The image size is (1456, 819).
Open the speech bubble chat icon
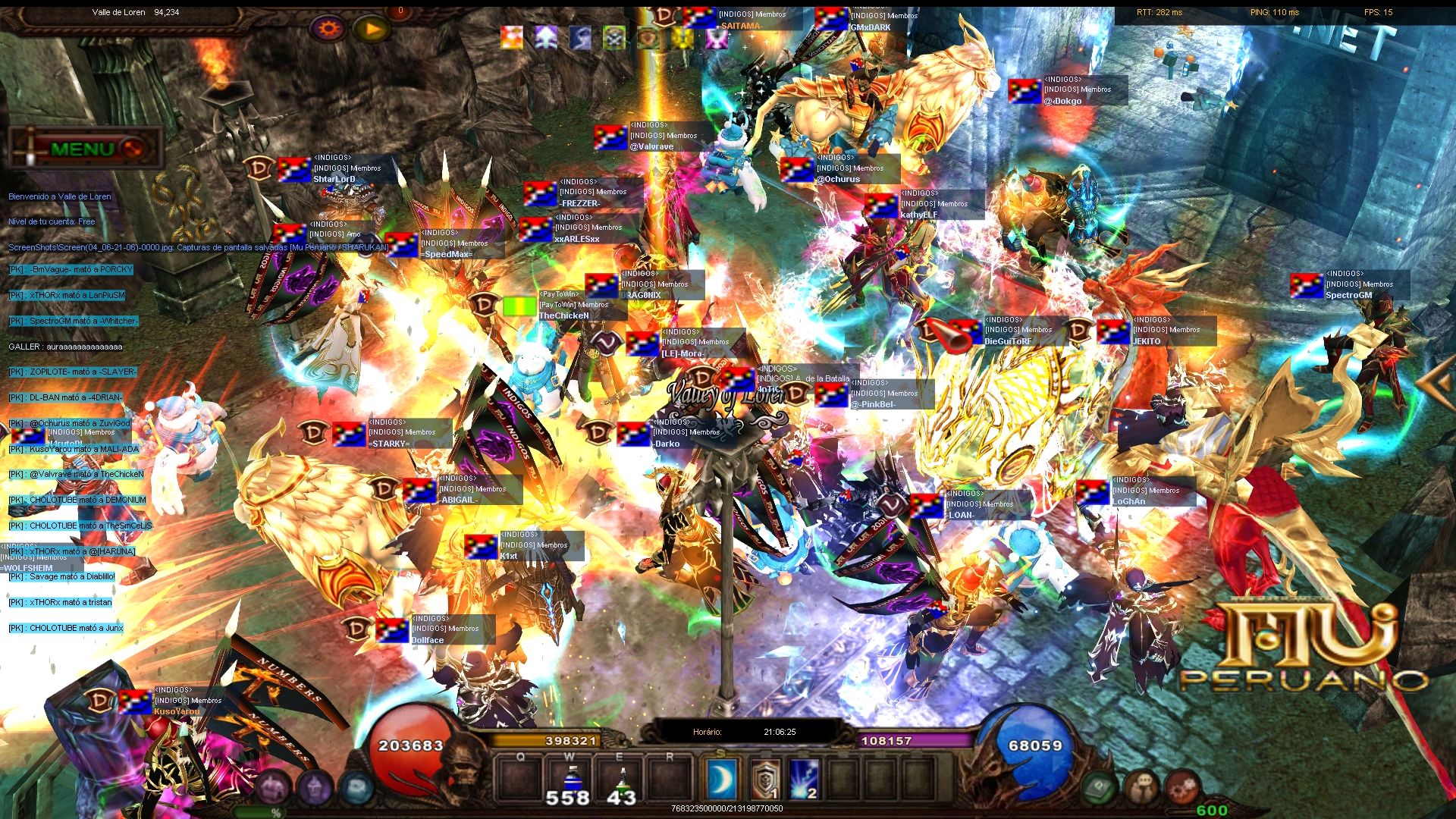pyautogui.click(x=1141, y=789)
